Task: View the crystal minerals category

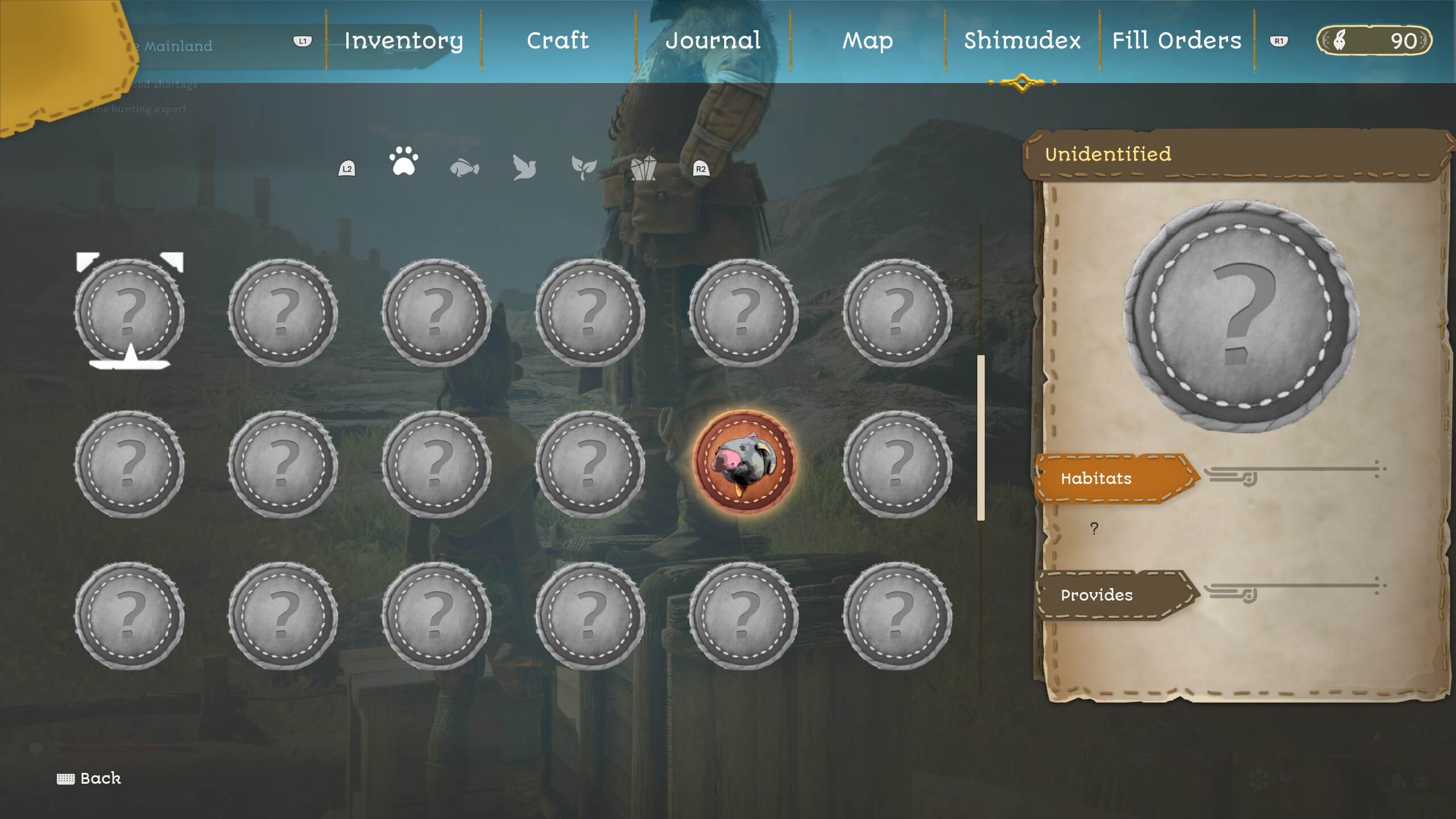Action: point(643,168)
